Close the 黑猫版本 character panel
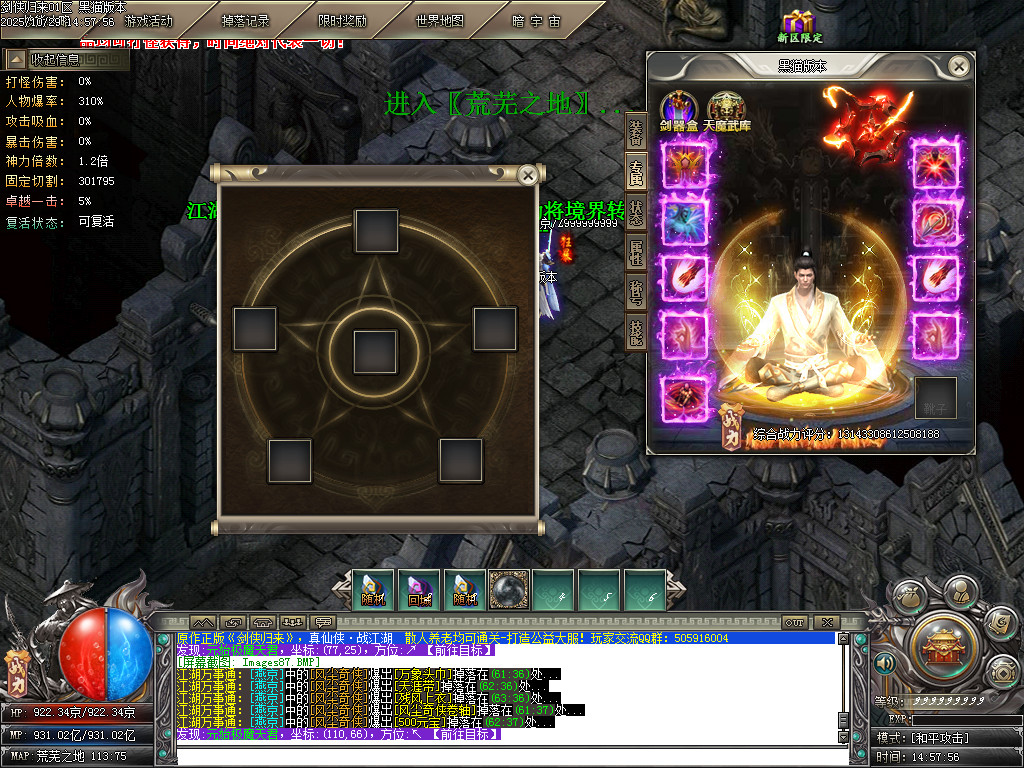Screen dimensions: 1024x768 958,66
